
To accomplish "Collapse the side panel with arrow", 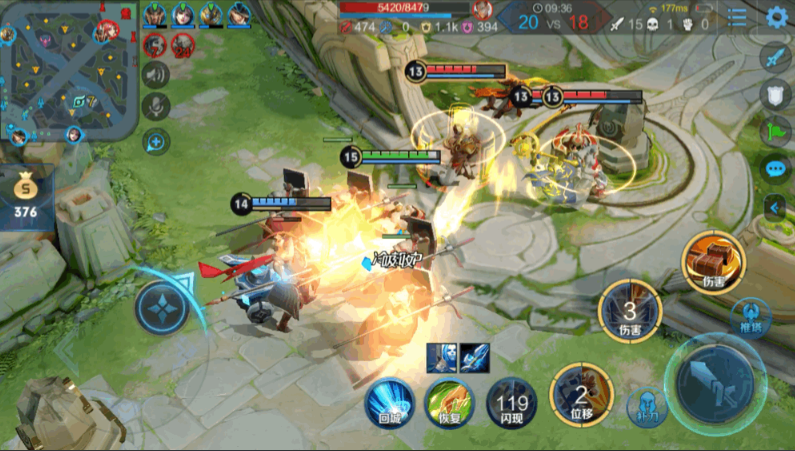I will [776, 206].
